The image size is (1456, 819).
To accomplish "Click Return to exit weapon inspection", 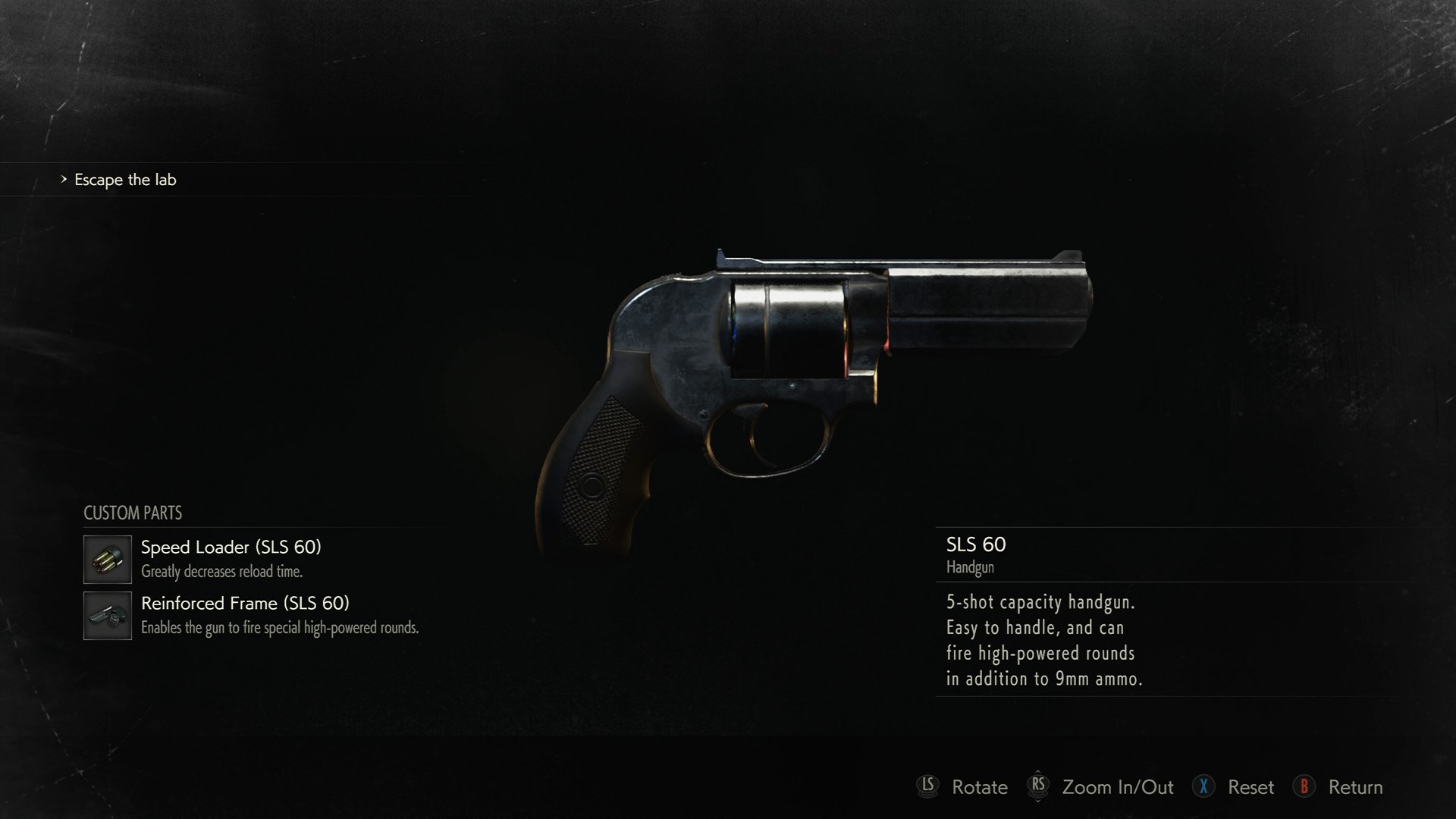I will [x=1355, y=787].
